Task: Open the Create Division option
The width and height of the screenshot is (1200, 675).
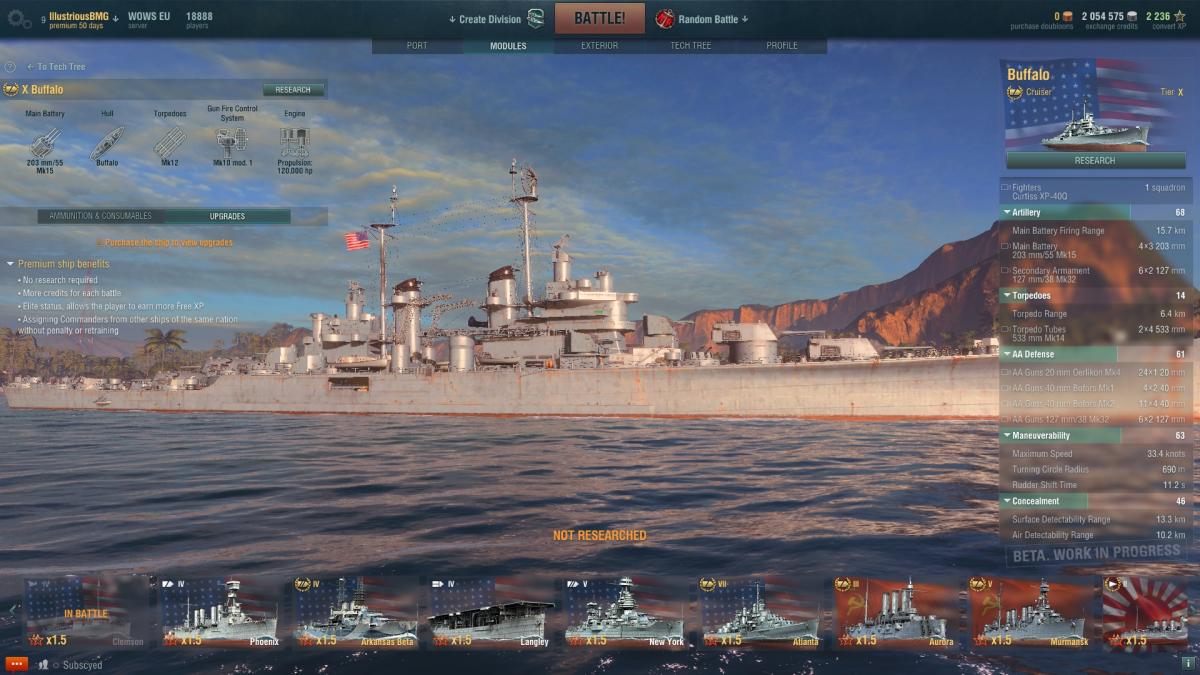Action: (490, 19)
